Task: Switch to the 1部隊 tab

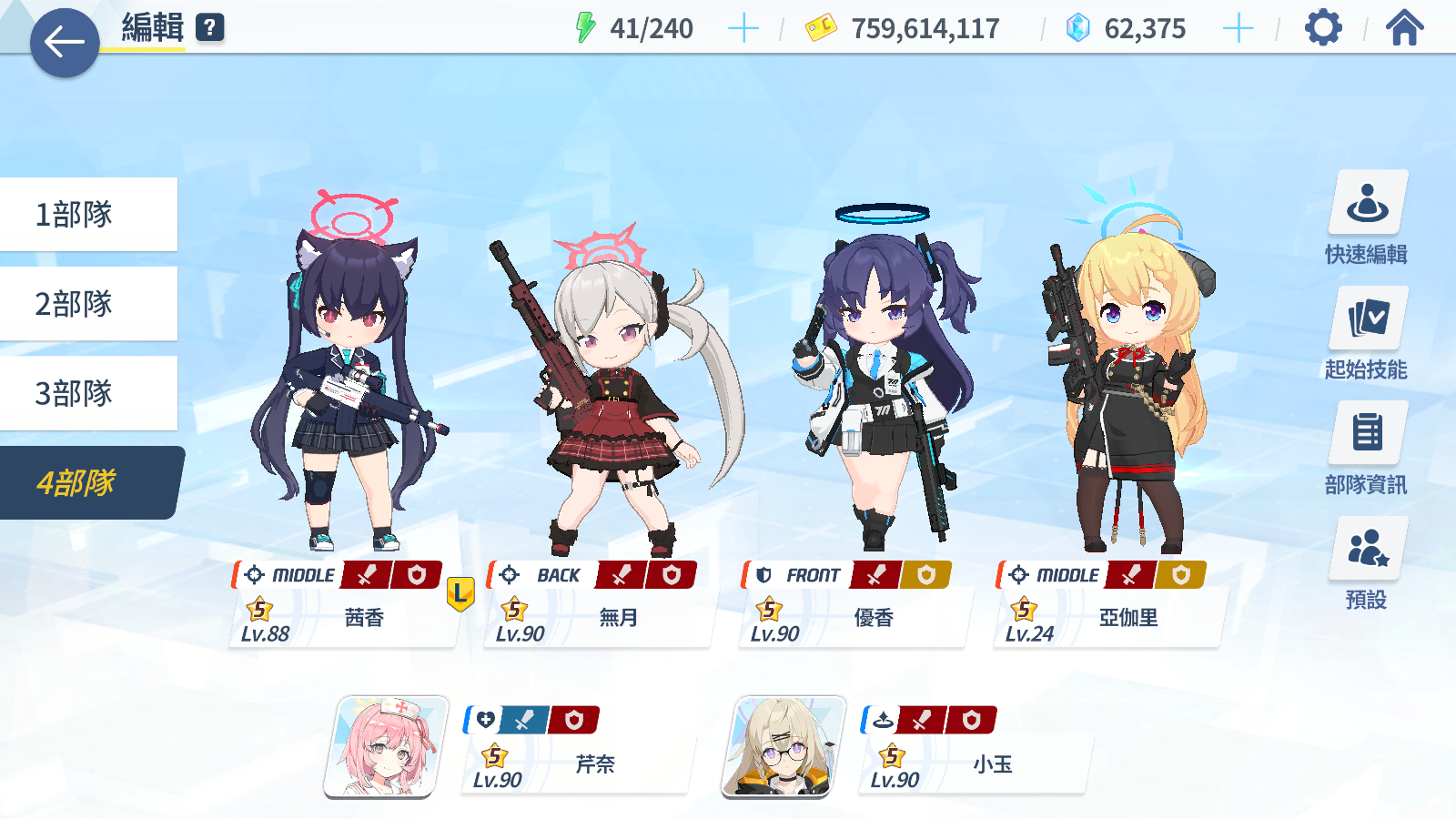Action: pos(88,215)
